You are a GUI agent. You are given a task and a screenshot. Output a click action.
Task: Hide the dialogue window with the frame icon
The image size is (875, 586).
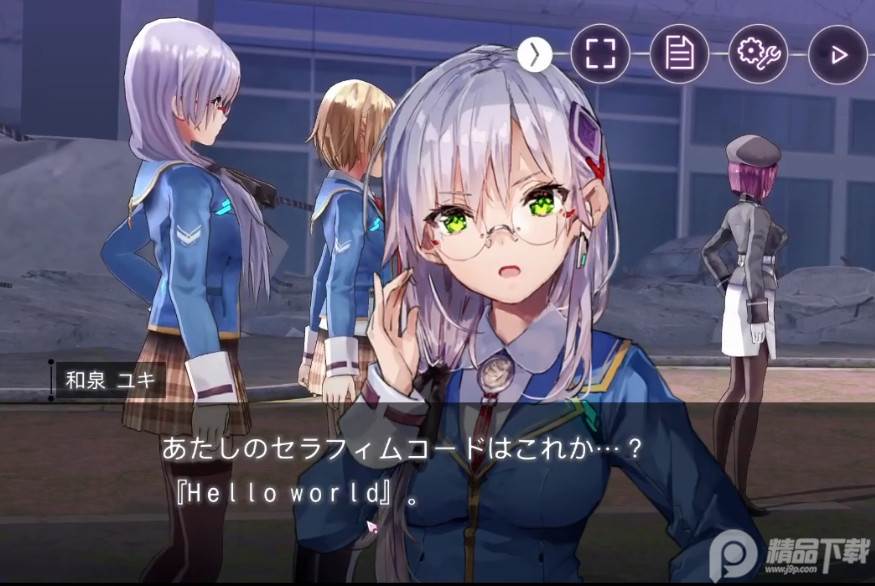pyautogui.click(x=600, y=54)
